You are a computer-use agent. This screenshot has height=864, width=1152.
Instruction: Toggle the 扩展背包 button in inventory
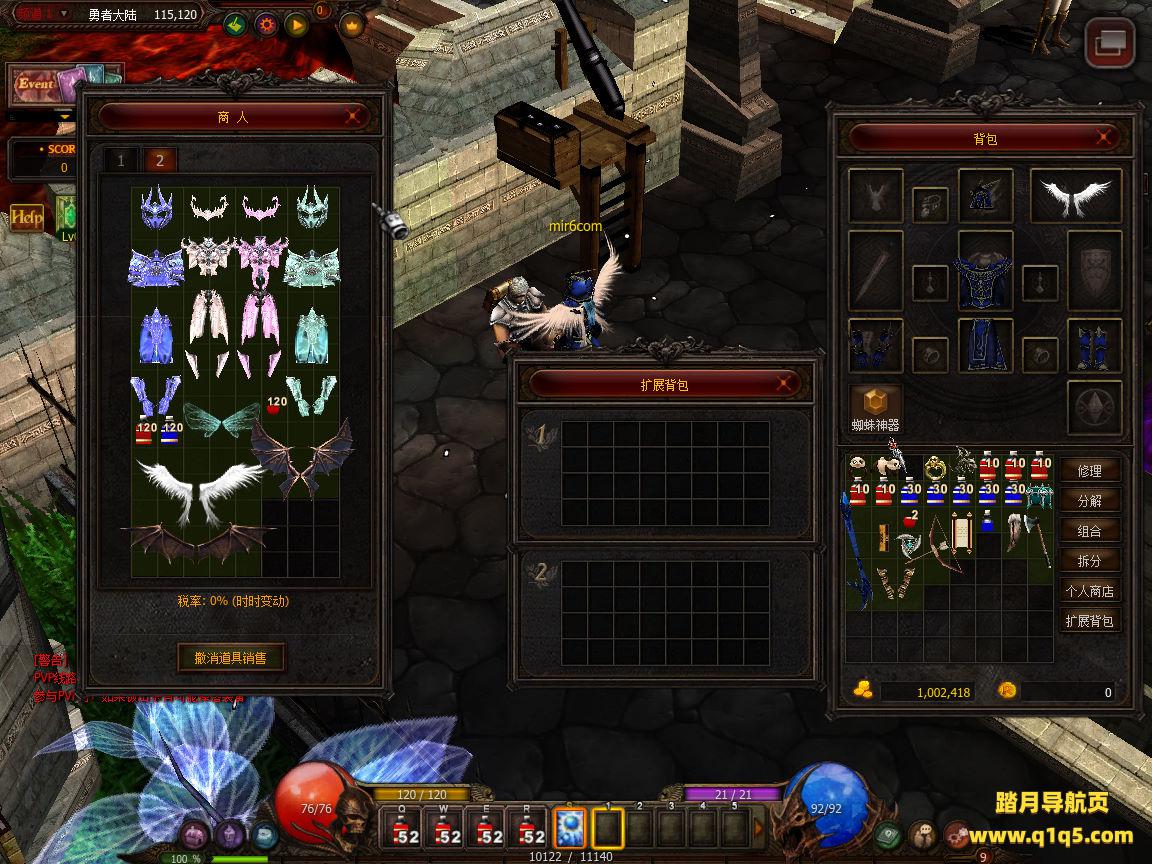[x=1089, y=621]
